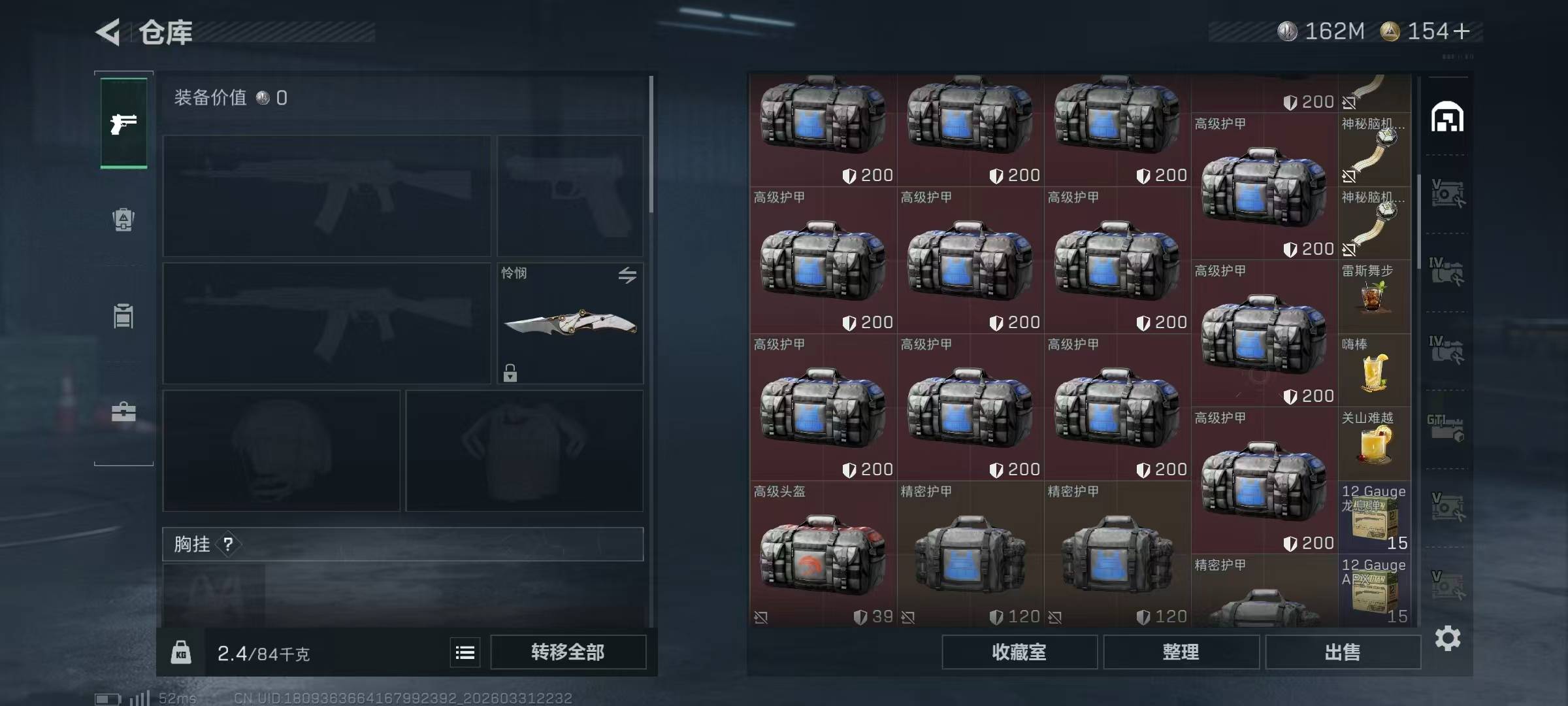The image size is (1568, 706).
Task: Select the 怜悯 knife slot
Action: point(570,324)
